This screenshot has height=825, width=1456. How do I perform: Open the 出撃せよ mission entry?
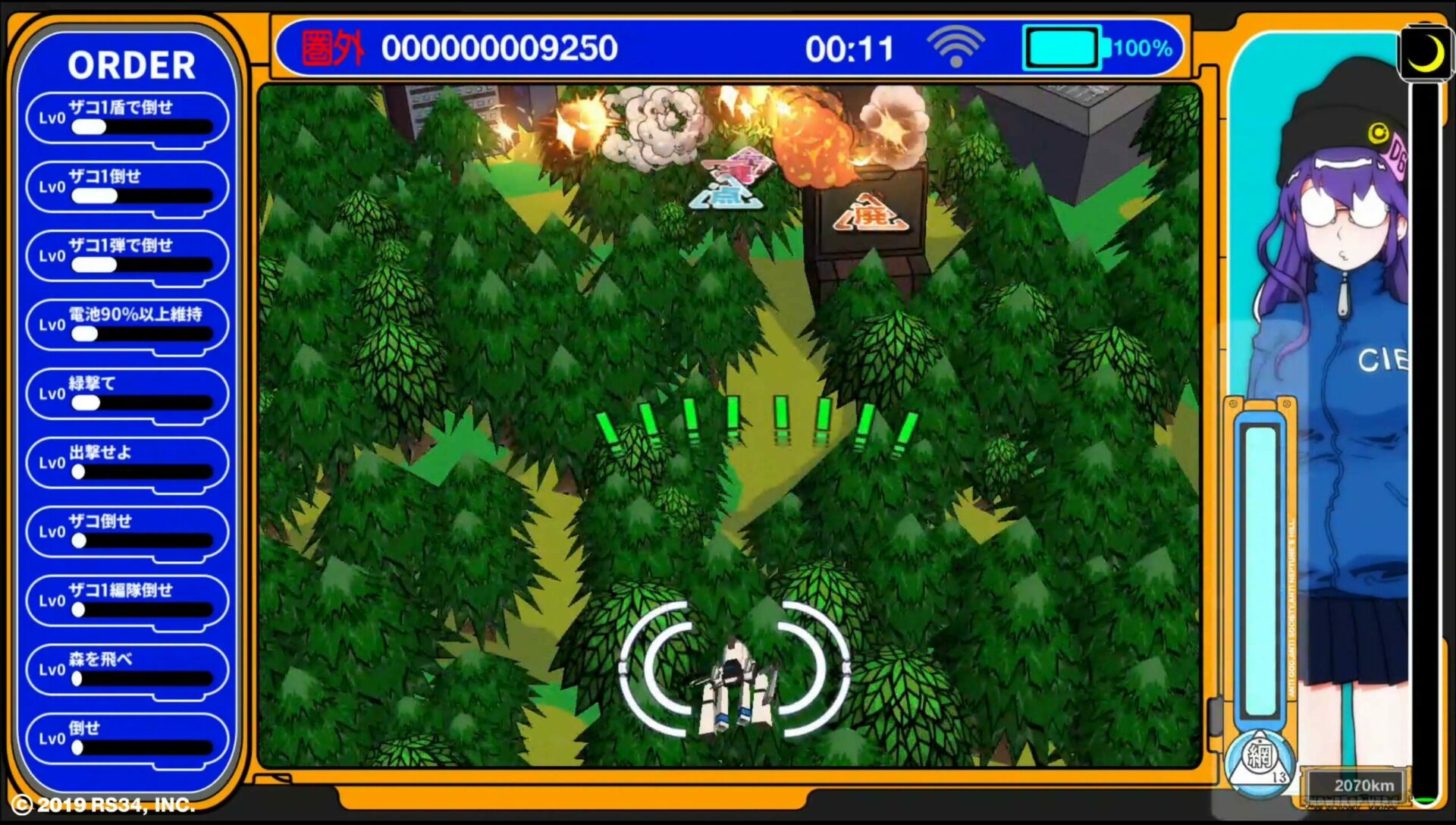click(126, 463)
